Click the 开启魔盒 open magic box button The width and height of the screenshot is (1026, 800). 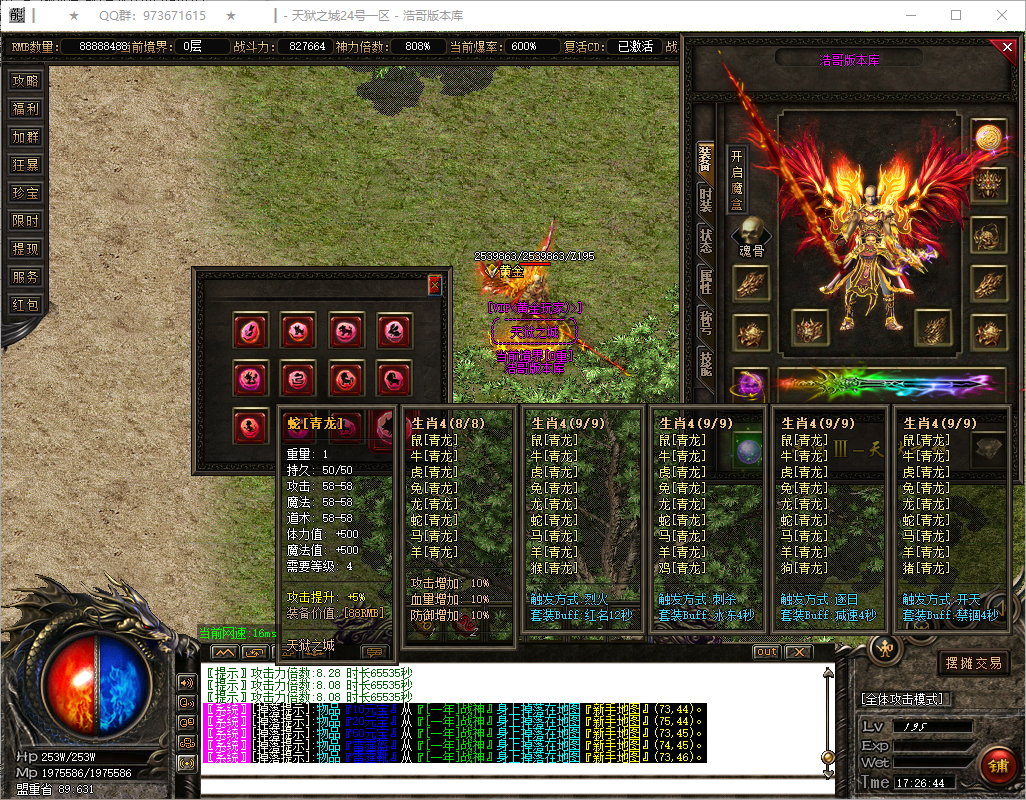[737, 180]
